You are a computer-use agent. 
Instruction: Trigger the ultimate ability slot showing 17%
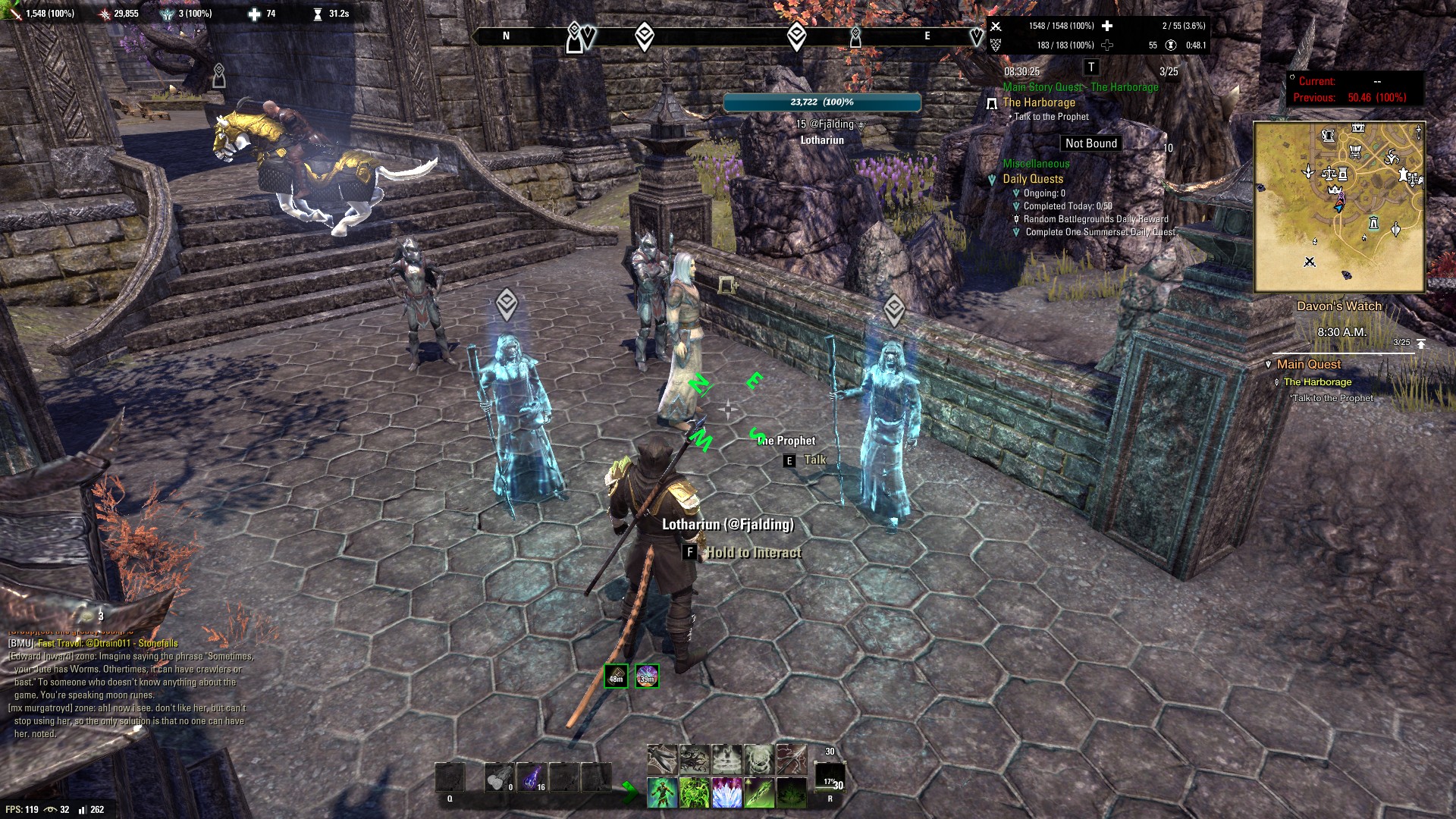tap(830, 780)
